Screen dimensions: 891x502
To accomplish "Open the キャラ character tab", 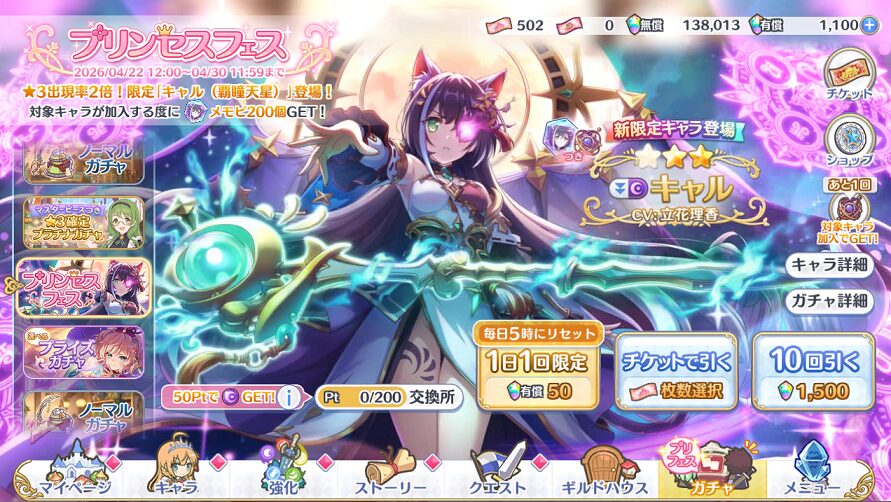I will [173, 474].
